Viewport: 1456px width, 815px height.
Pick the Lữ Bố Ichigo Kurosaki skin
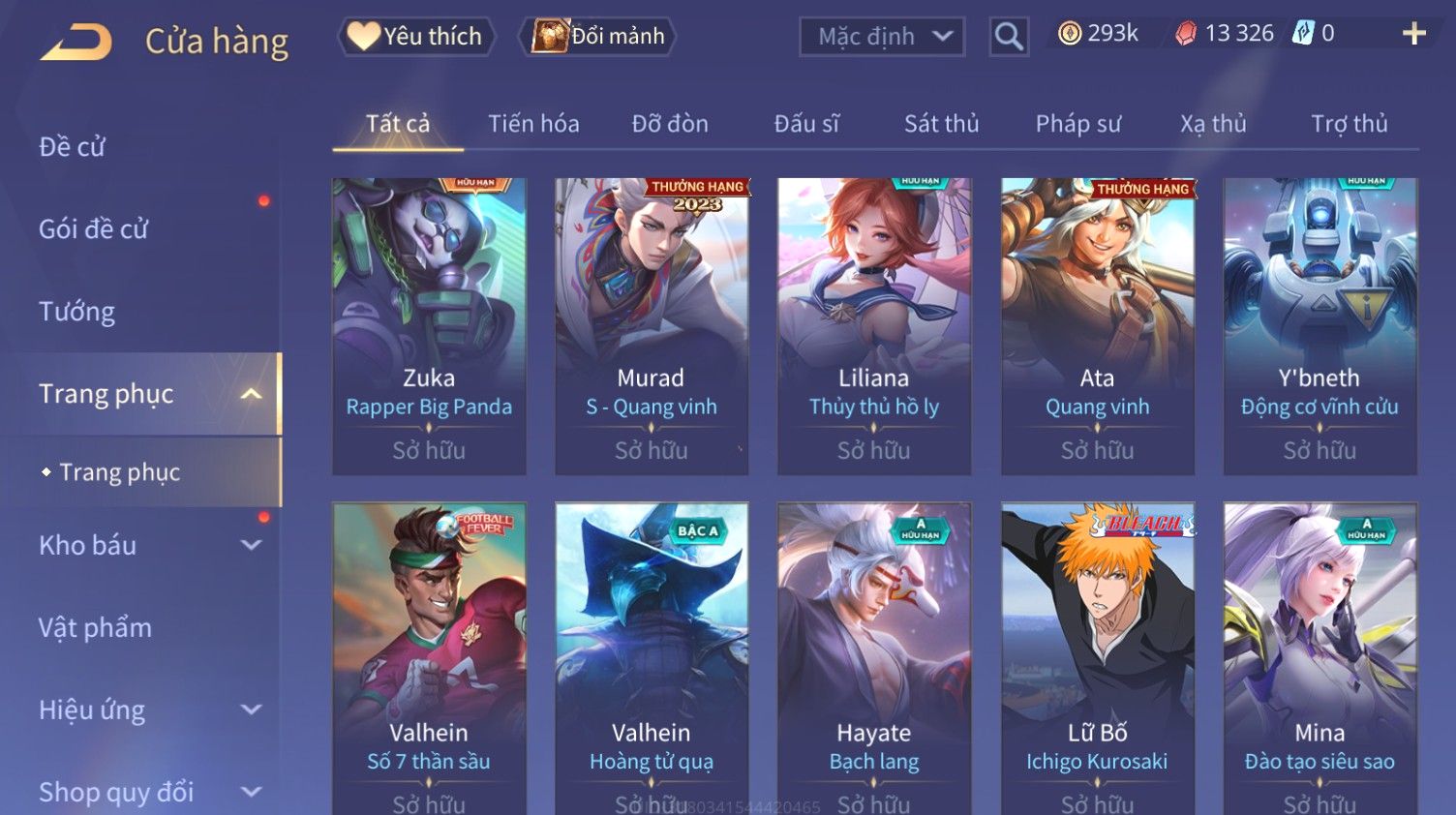click(x=1097, y=656)
